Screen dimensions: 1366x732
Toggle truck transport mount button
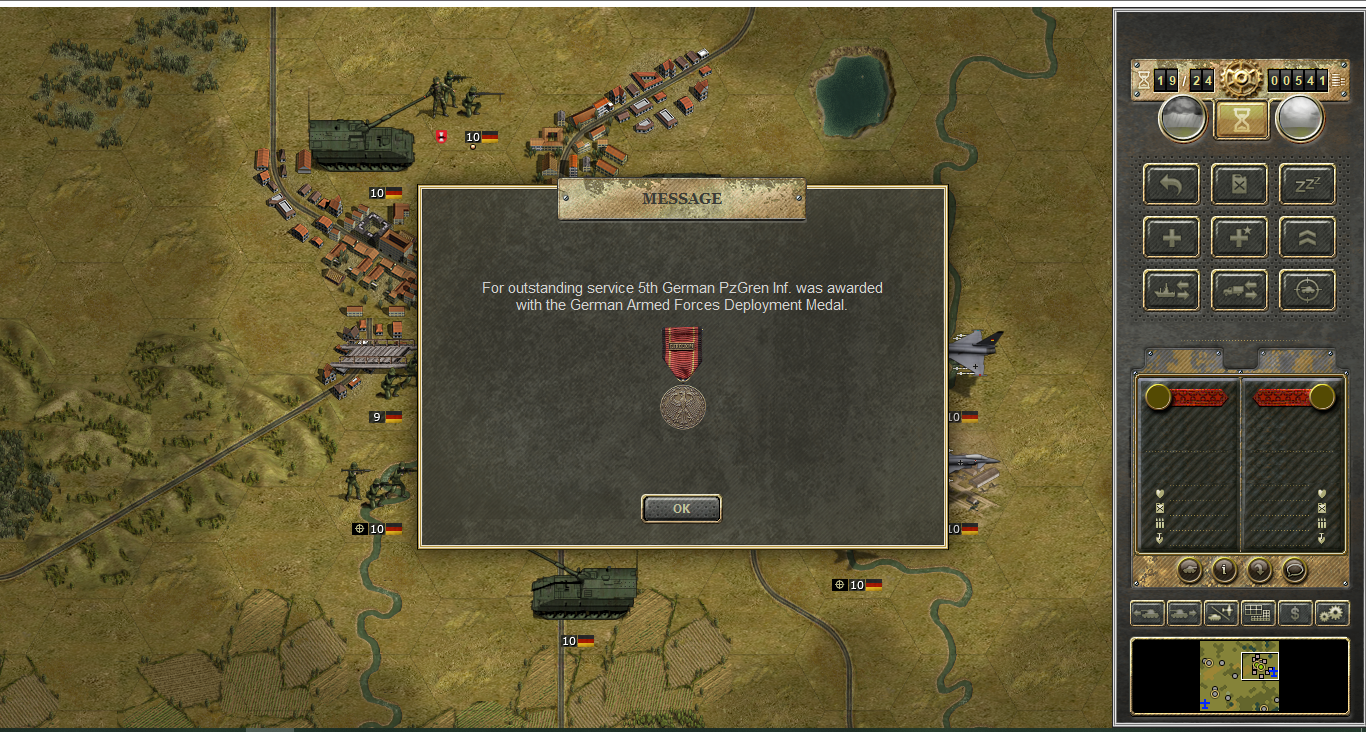[x=1239, y=290]
